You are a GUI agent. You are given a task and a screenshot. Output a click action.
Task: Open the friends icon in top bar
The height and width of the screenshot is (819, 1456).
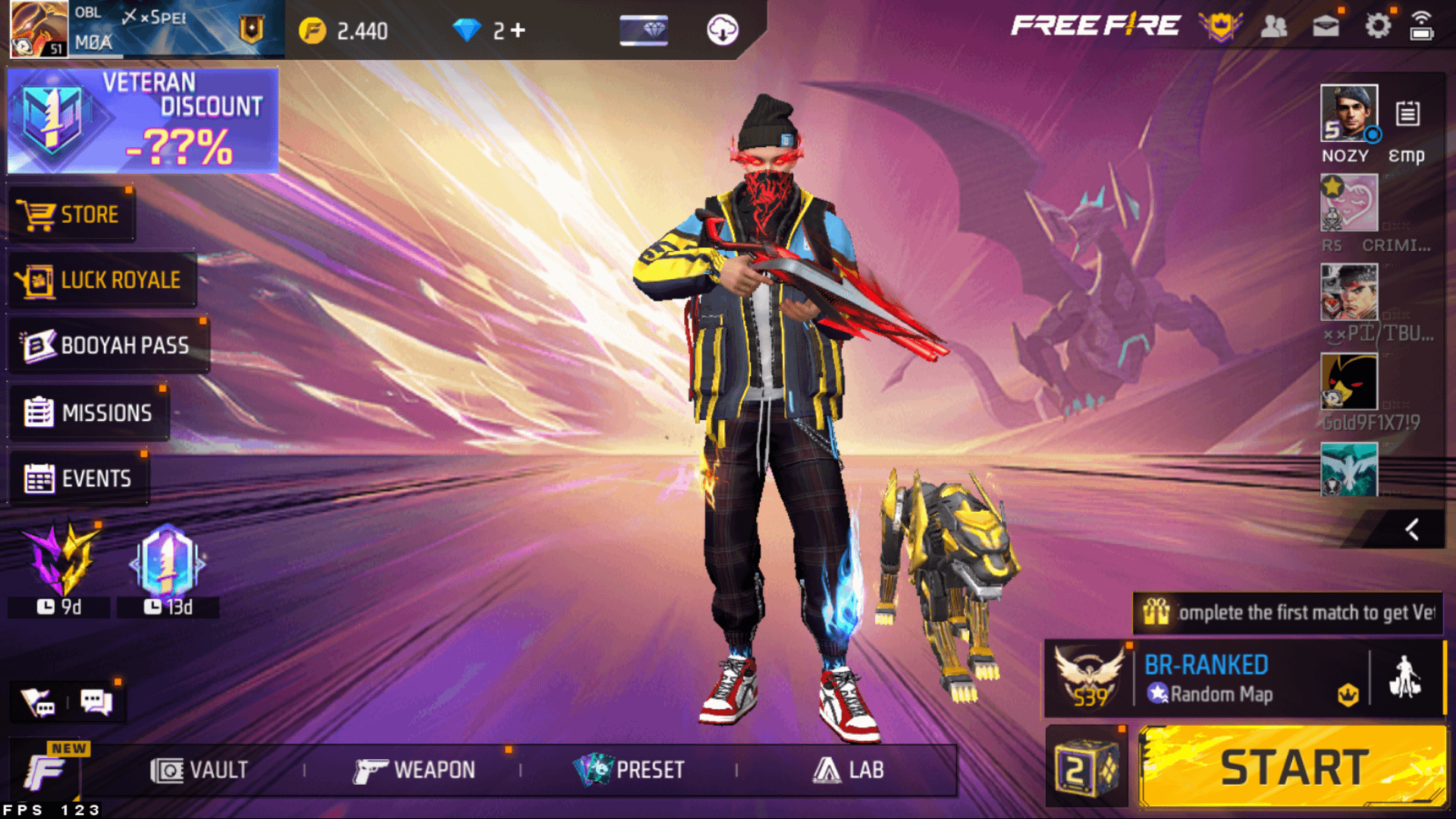pyautogui.click(x=1273, y=27)
